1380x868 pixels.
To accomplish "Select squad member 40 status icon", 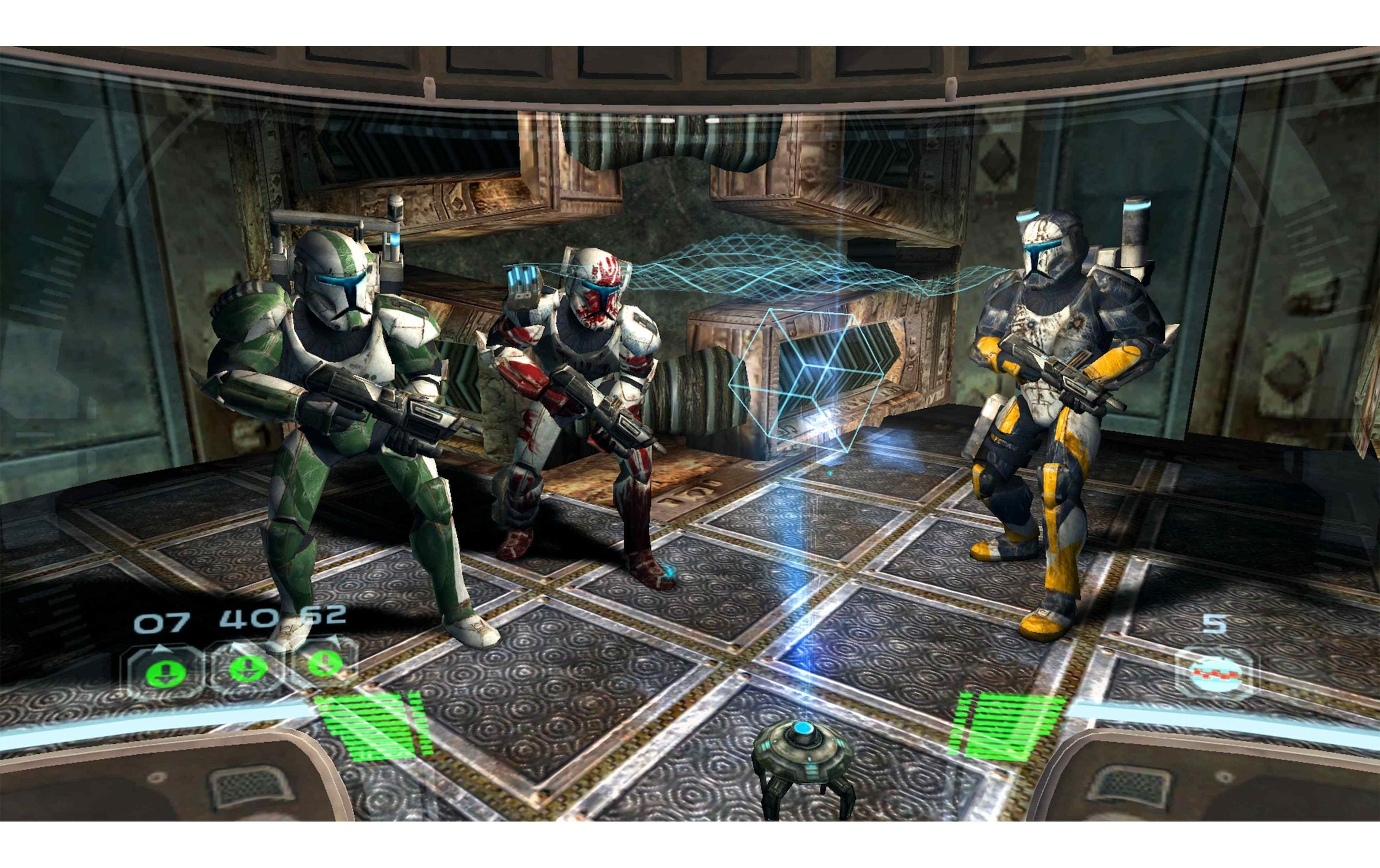I will click(247, 668).
